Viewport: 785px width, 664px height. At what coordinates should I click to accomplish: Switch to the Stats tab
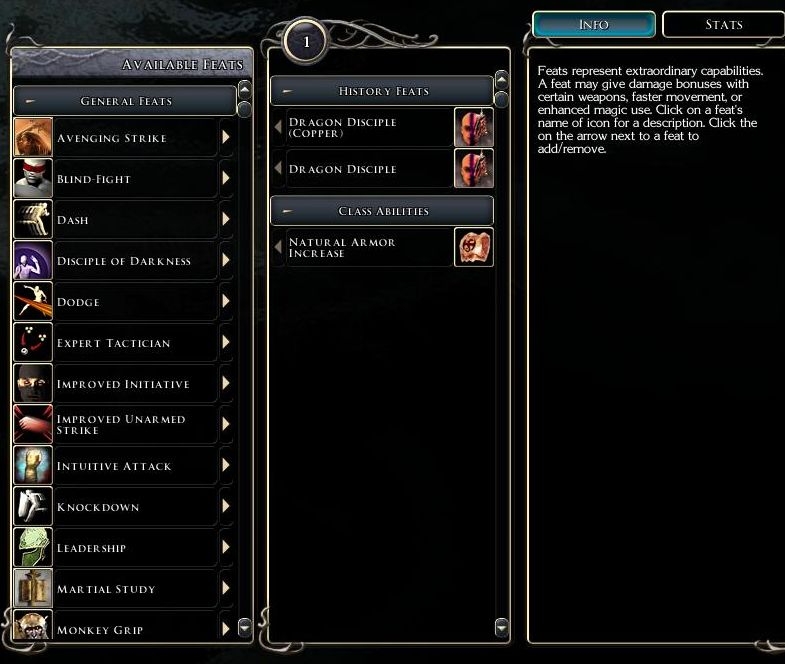(x=723, y=24)
